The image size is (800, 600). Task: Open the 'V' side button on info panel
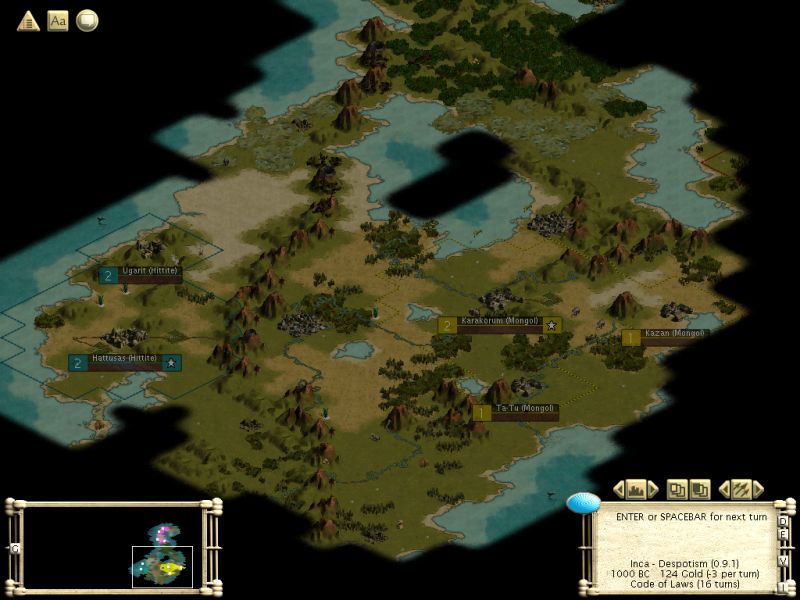(x=783, y=562)
